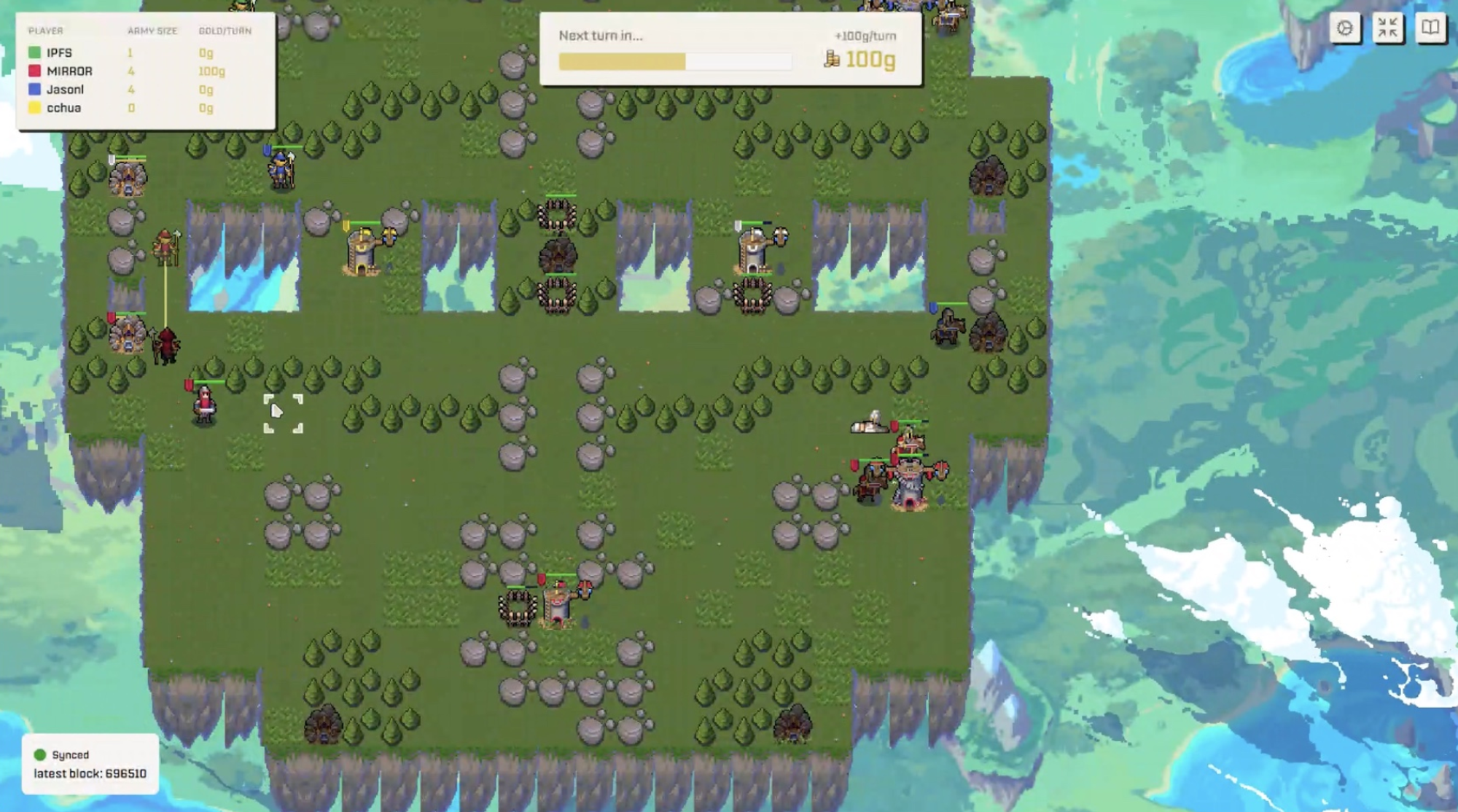Image resolution: width=1458 pixels, height=812 pixels.
Task: Select the MIRROR player row
Action: click(x=139, y=71)
